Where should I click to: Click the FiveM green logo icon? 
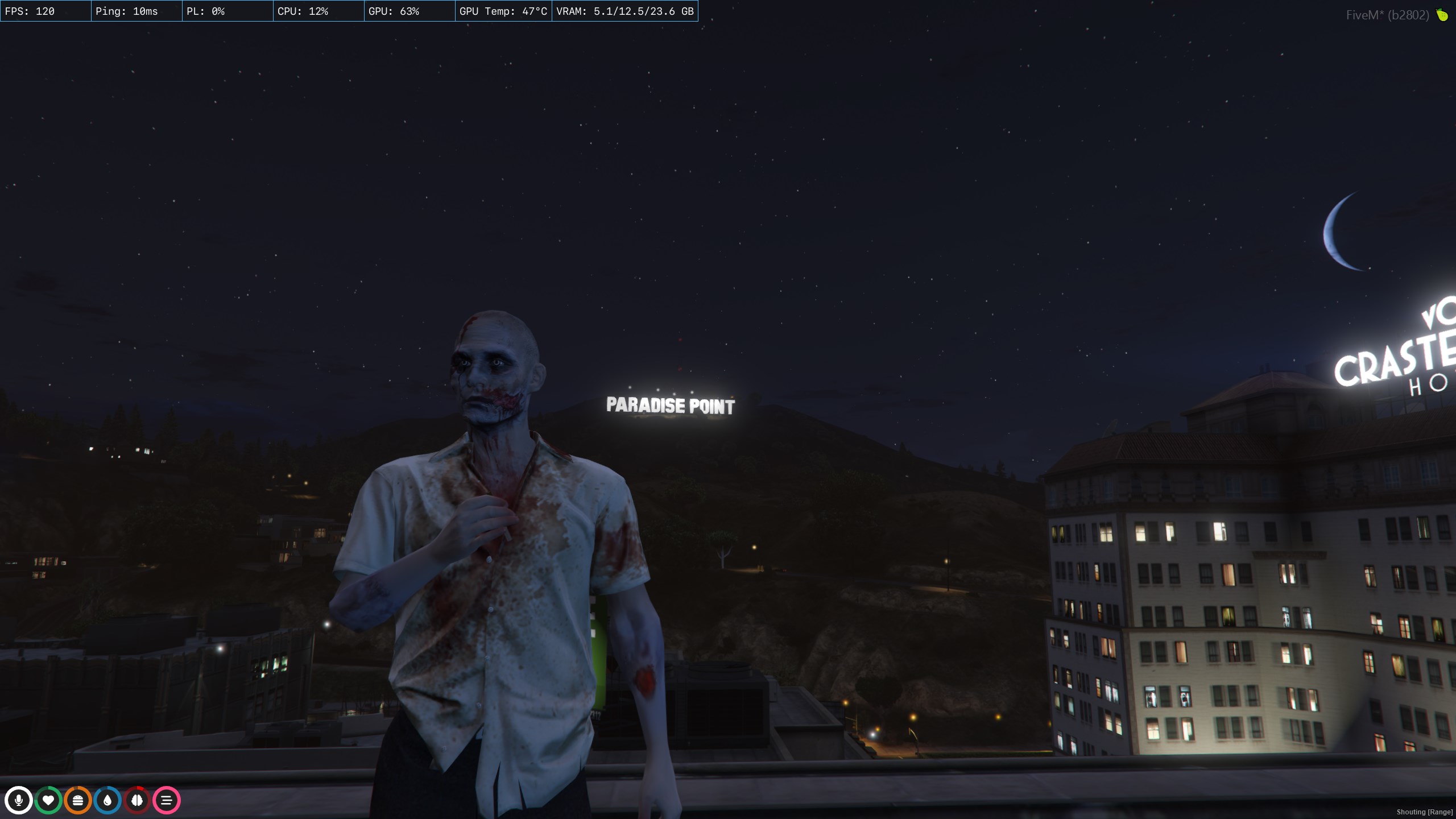(1442, 15)
